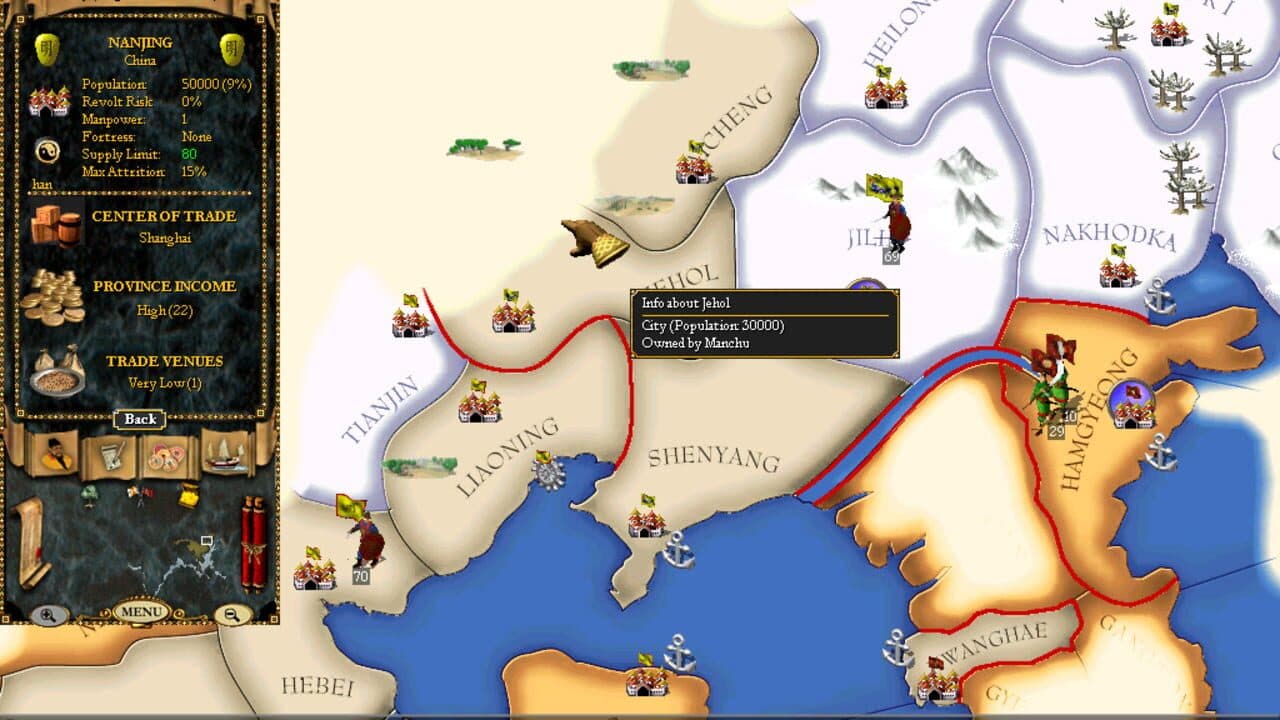Zoom in with the left magnifier icon
The width and height of the screenshot is (1280, 720).
point(49,612)
